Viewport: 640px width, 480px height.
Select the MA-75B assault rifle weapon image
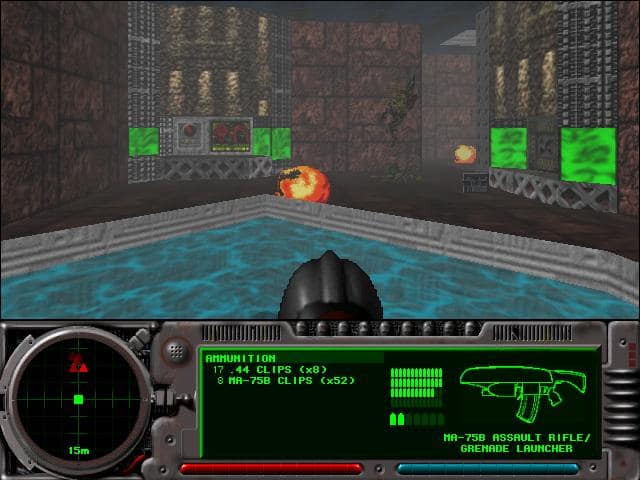(x=522, y=390)
